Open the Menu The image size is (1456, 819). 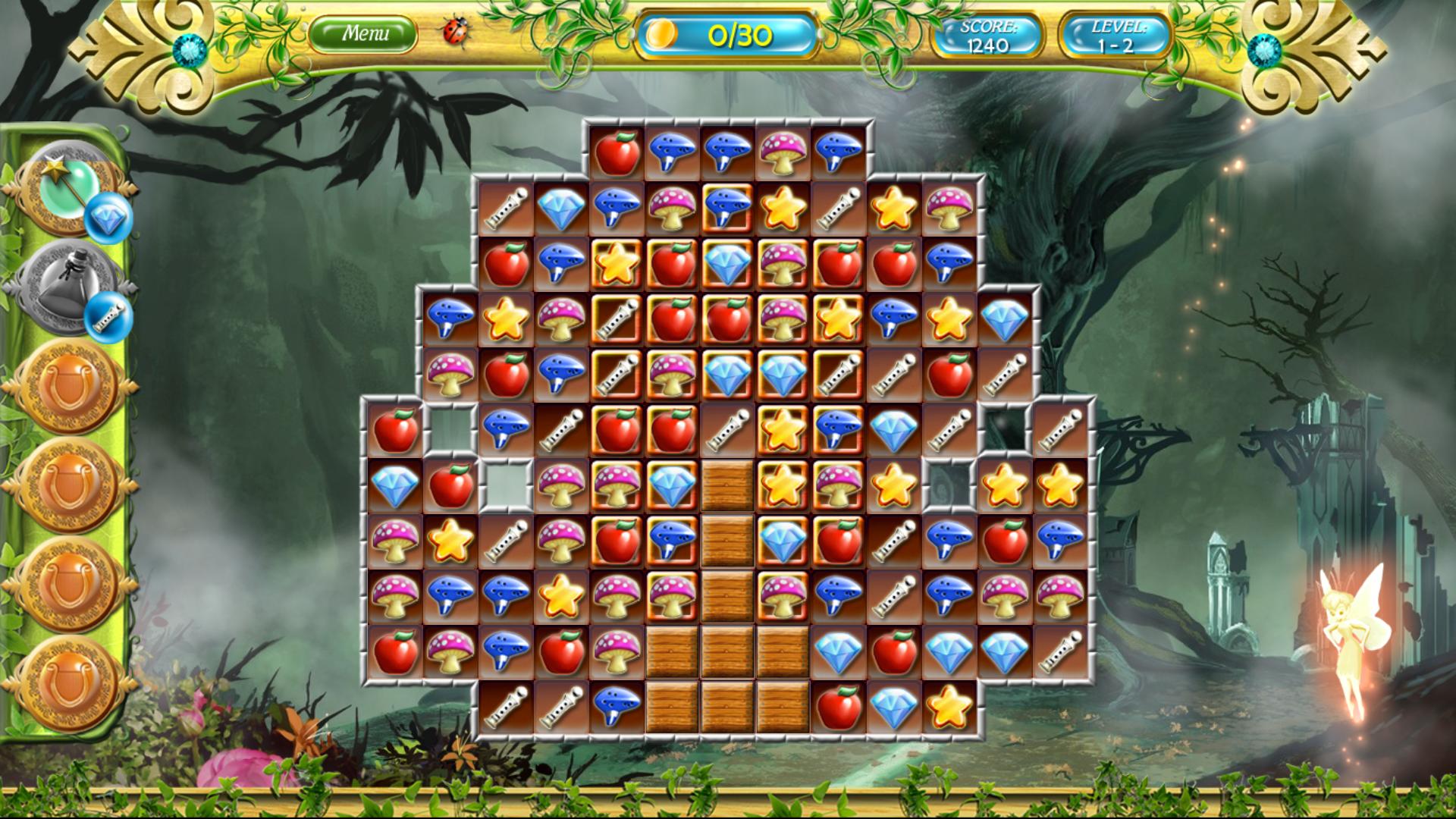(364, 34)
